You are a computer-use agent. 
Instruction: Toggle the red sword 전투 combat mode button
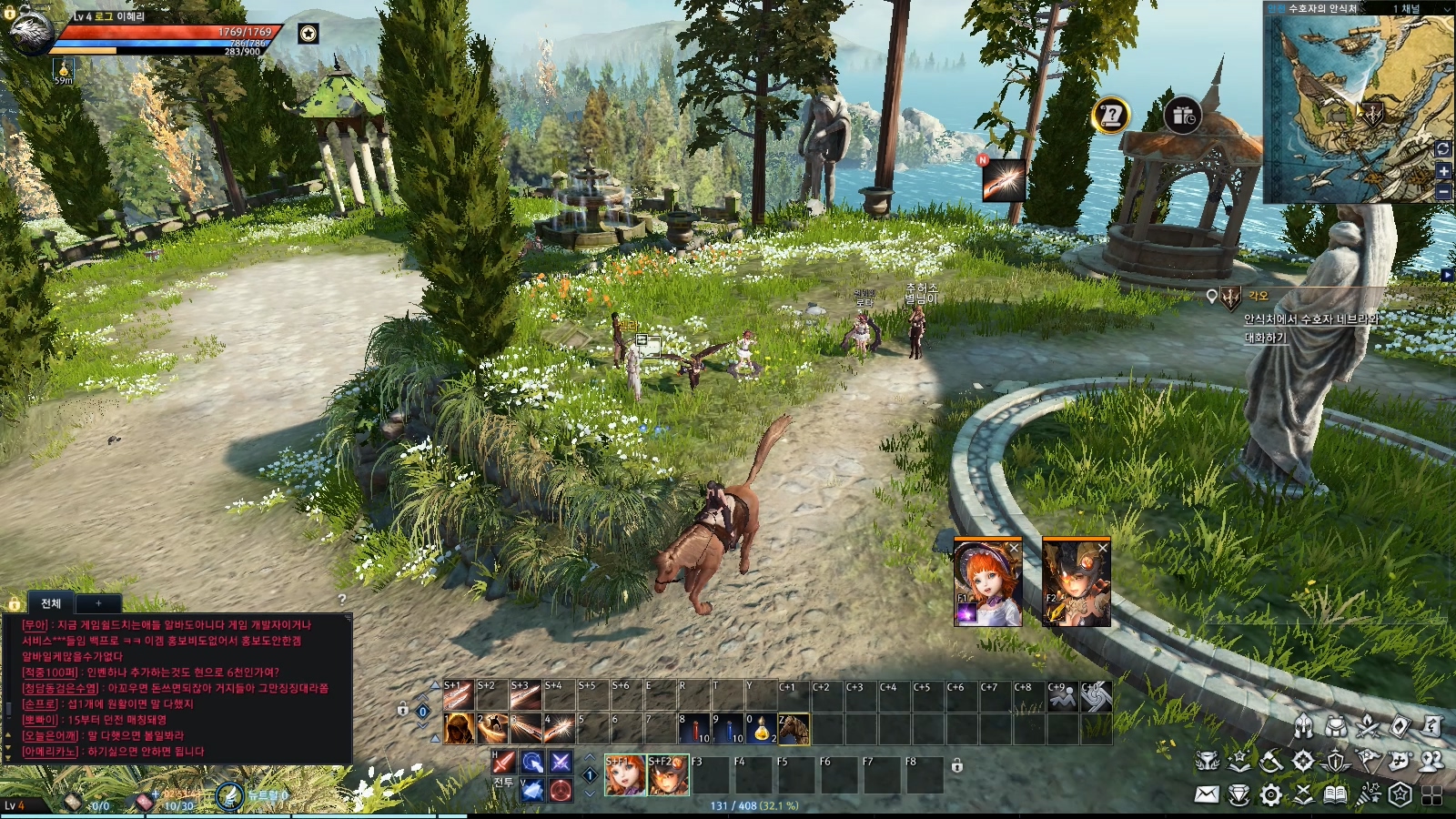pos(503,763)
